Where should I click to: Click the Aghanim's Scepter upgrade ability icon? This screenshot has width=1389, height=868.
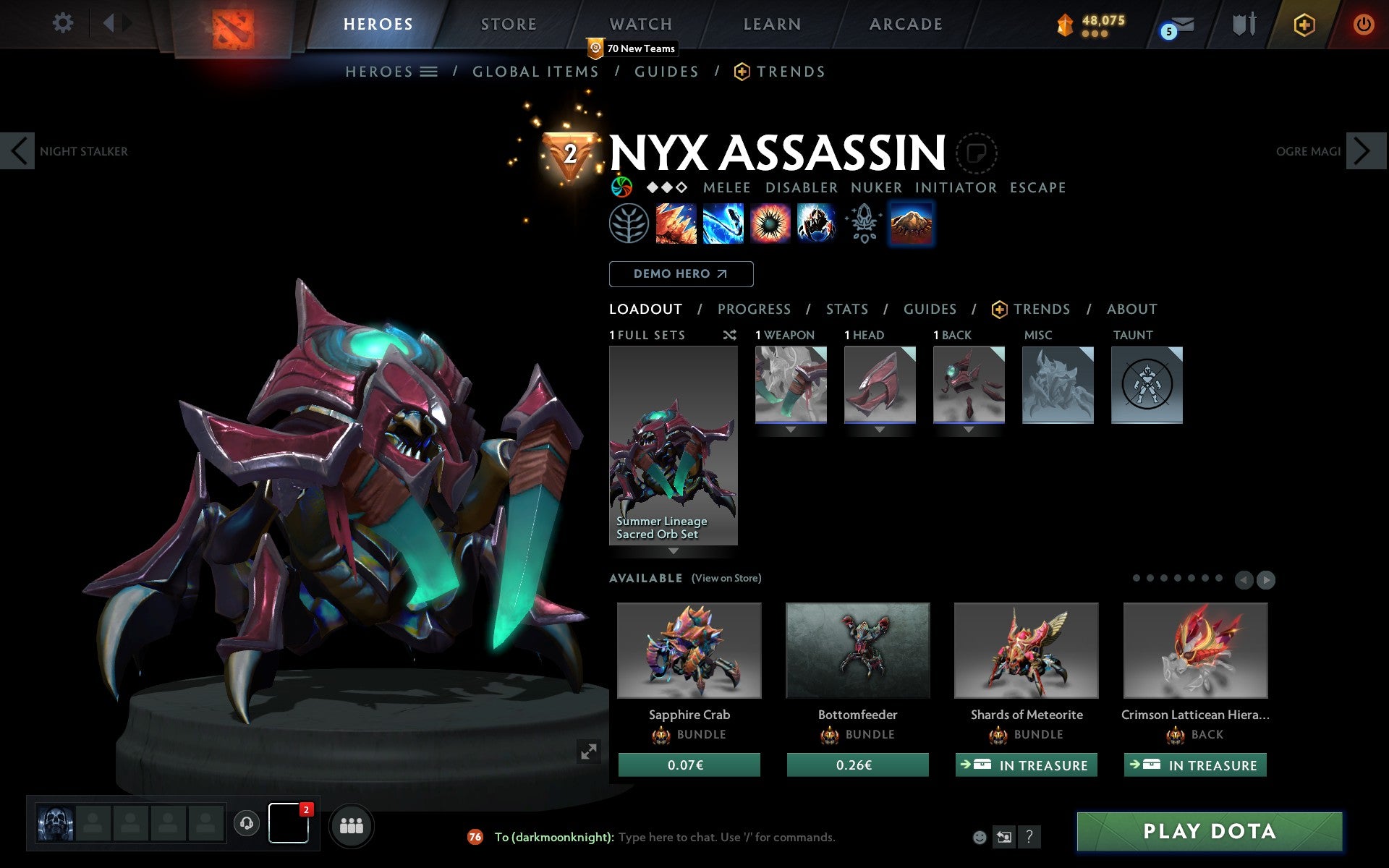coord(862,224)
